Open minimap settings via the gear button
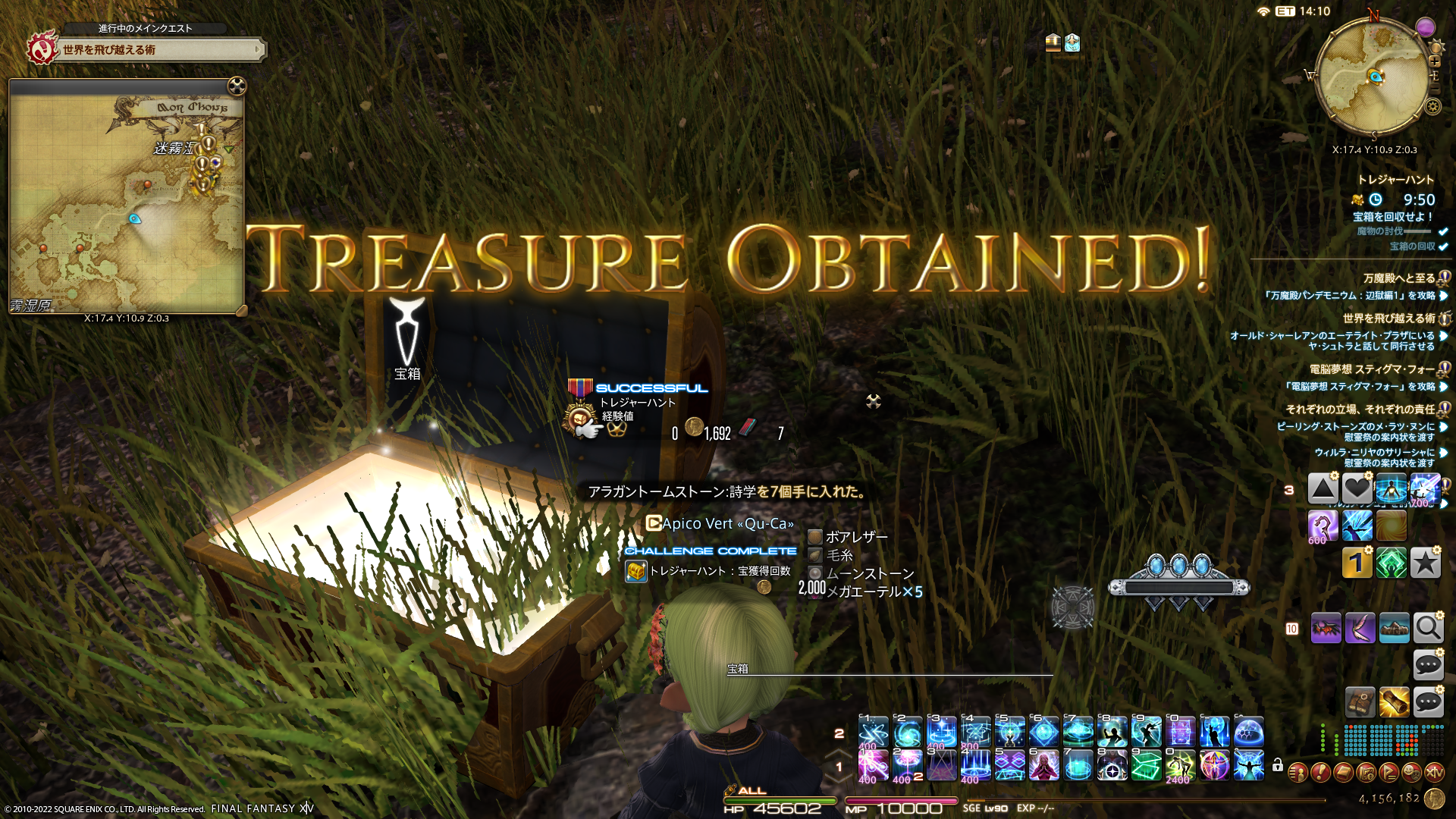Screen dimensions: 1456x819 point(1433,107)
